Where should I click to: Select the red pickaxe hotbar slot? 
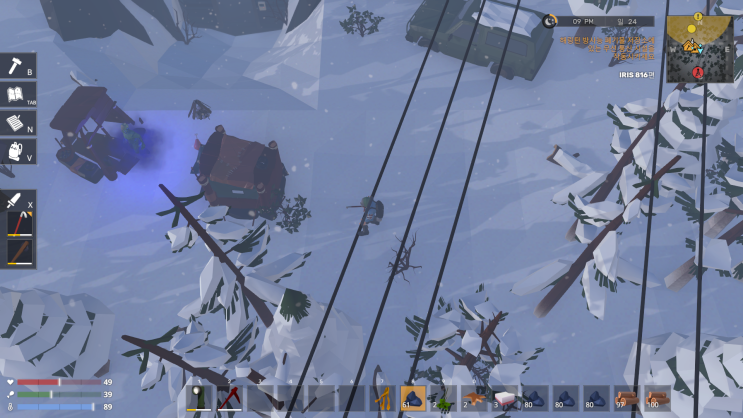point(229,399)
